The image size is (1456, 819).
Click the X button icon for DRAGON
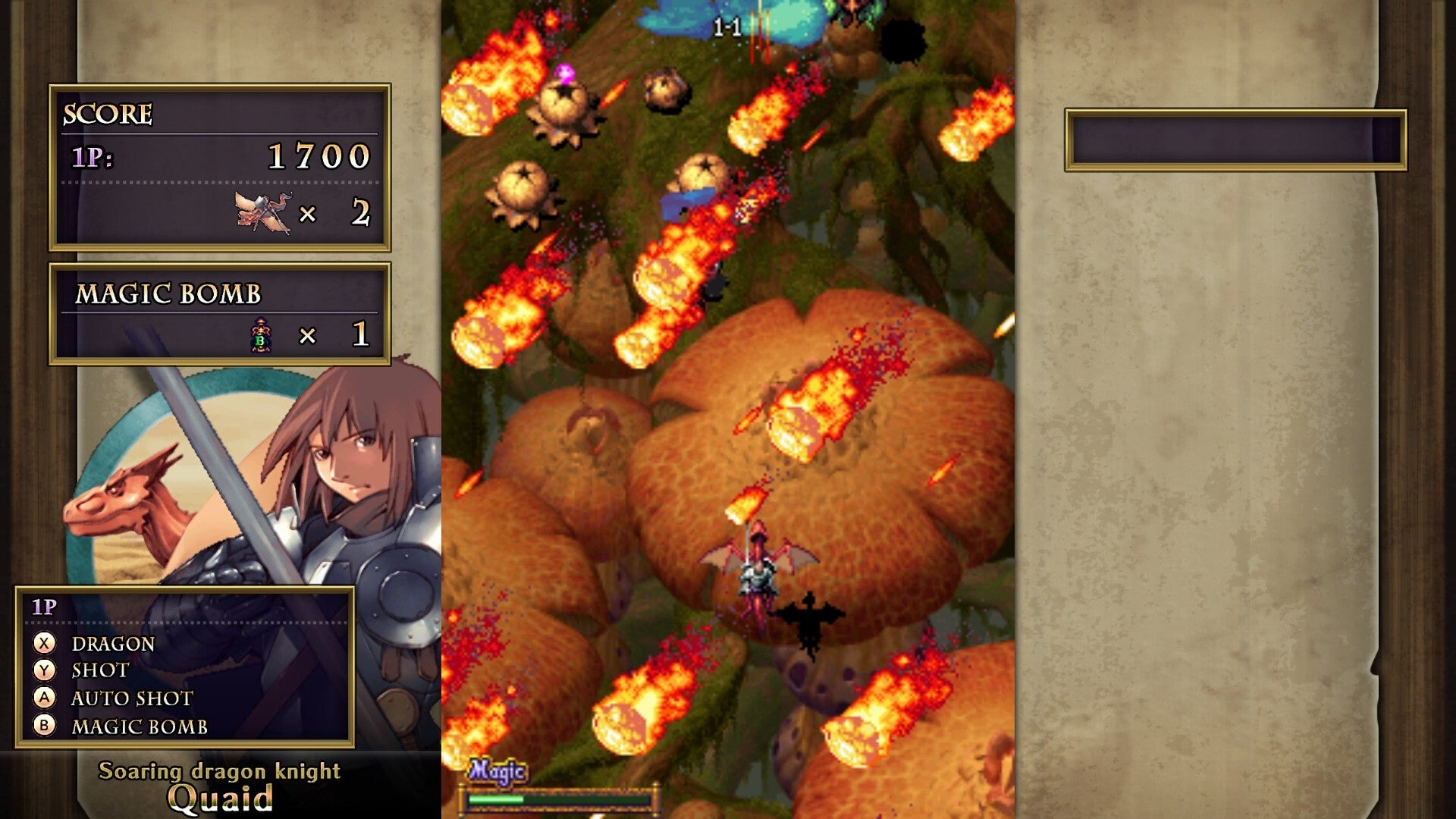(44, 645)
